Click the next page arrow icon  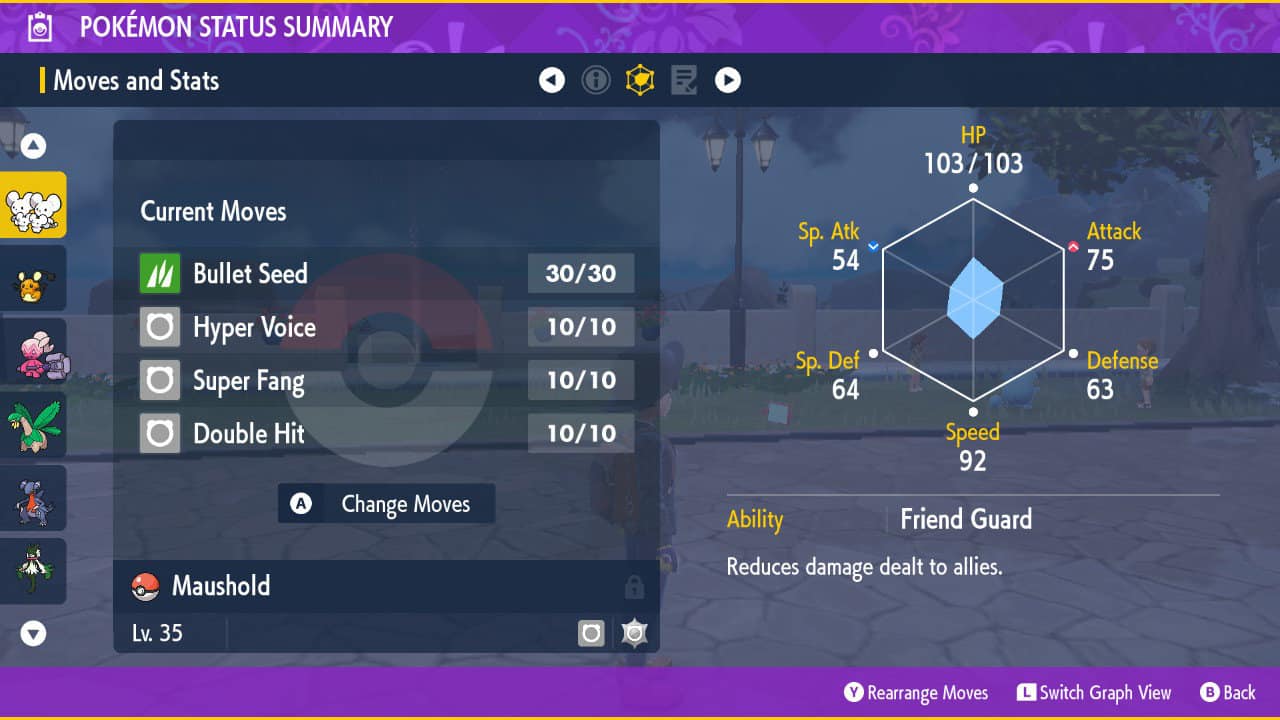(x=728, y=80)
